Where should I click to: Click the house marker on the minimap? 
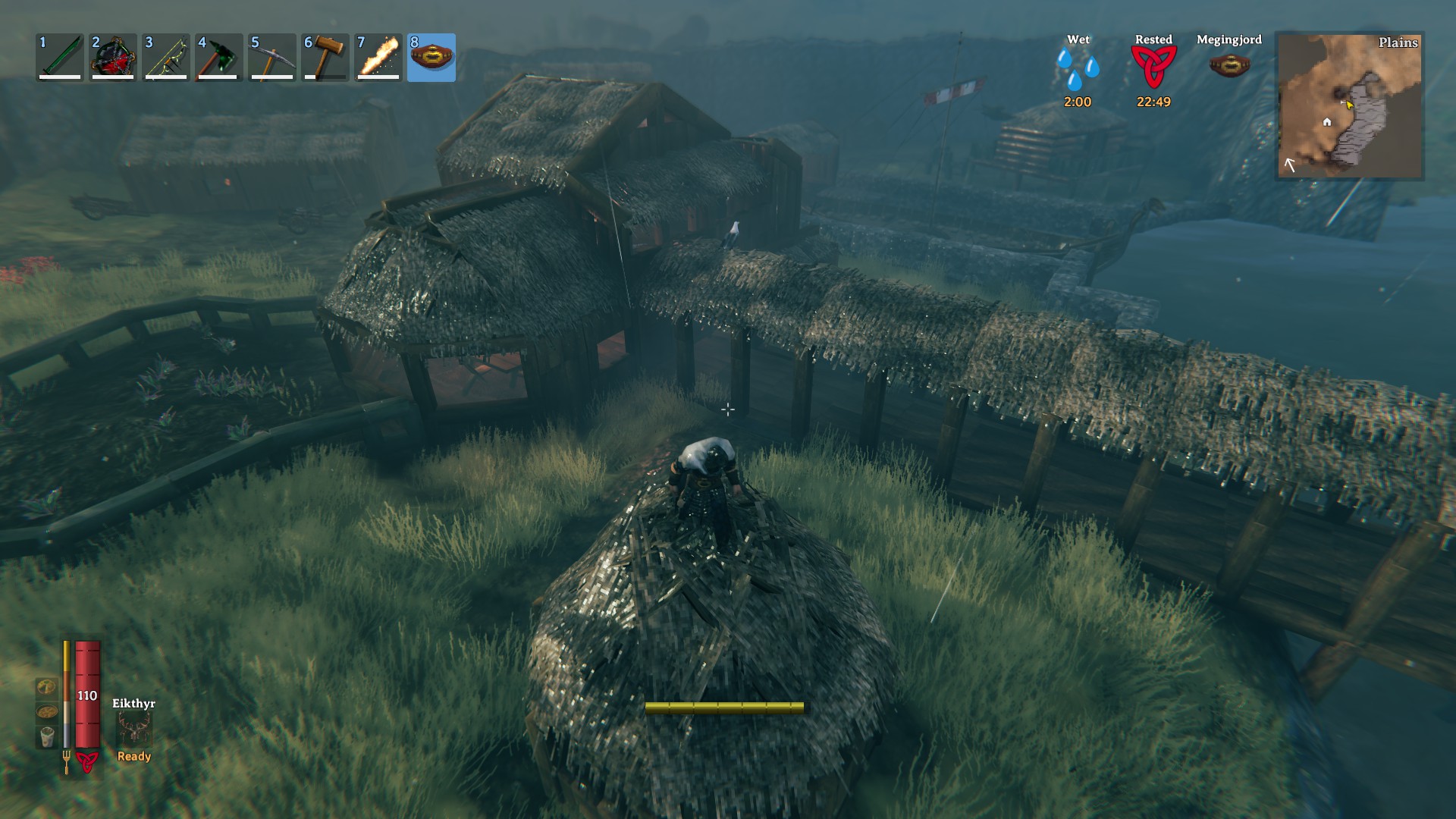[1327, 122]
